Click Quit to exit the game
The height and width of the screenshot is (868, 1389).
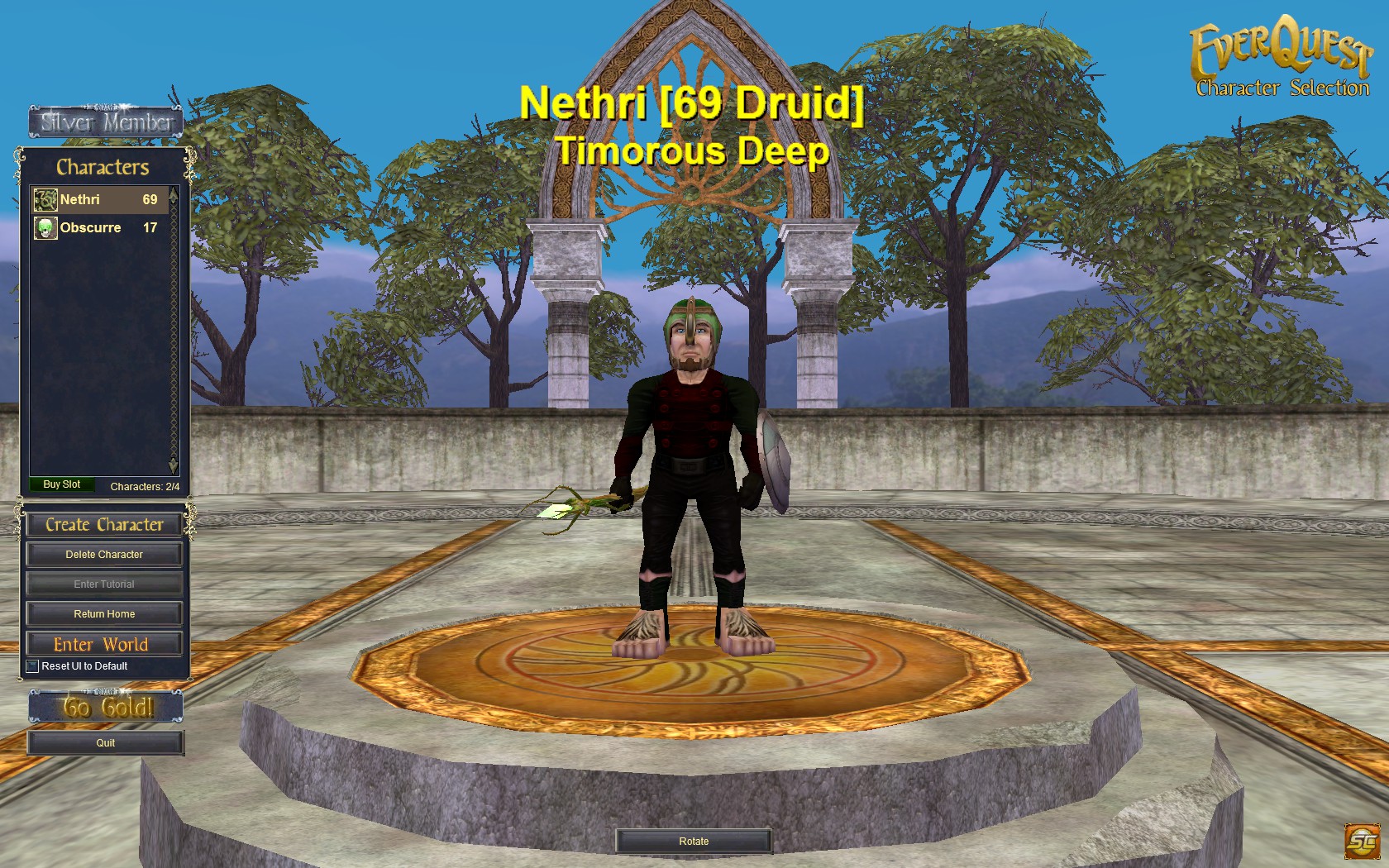(104, 742)
